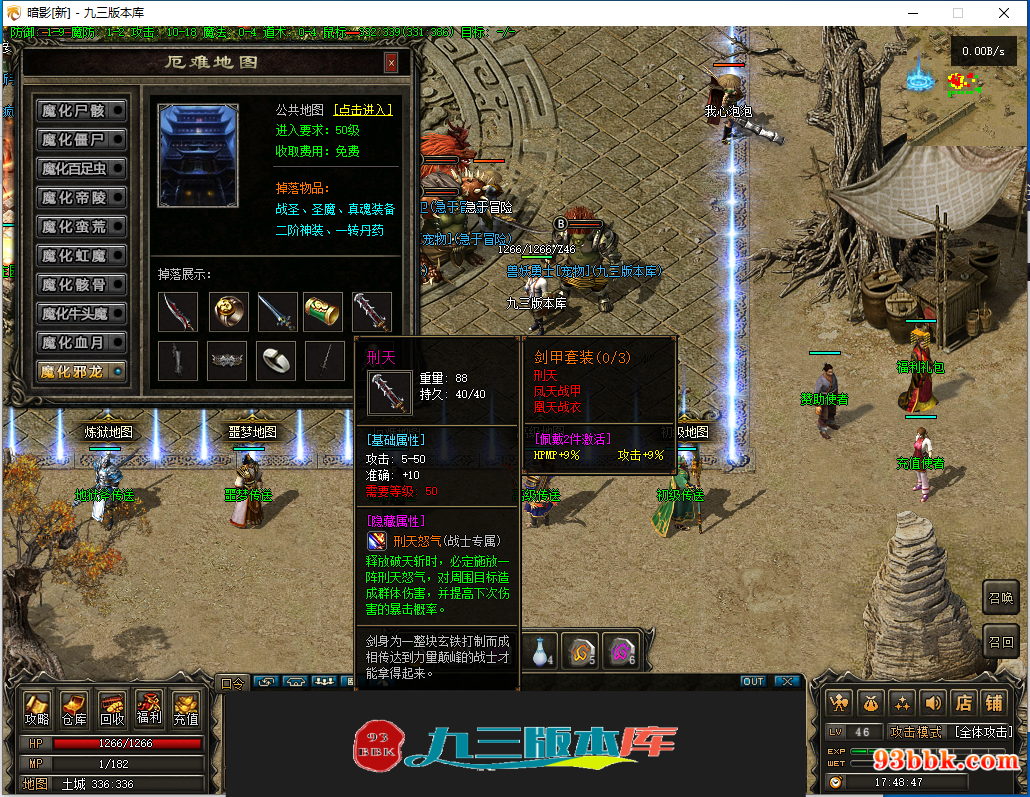The height and width of the screenshot is (797, 1030).
Task: Select the green scroll drop item
Action: [x=323, y=312]
